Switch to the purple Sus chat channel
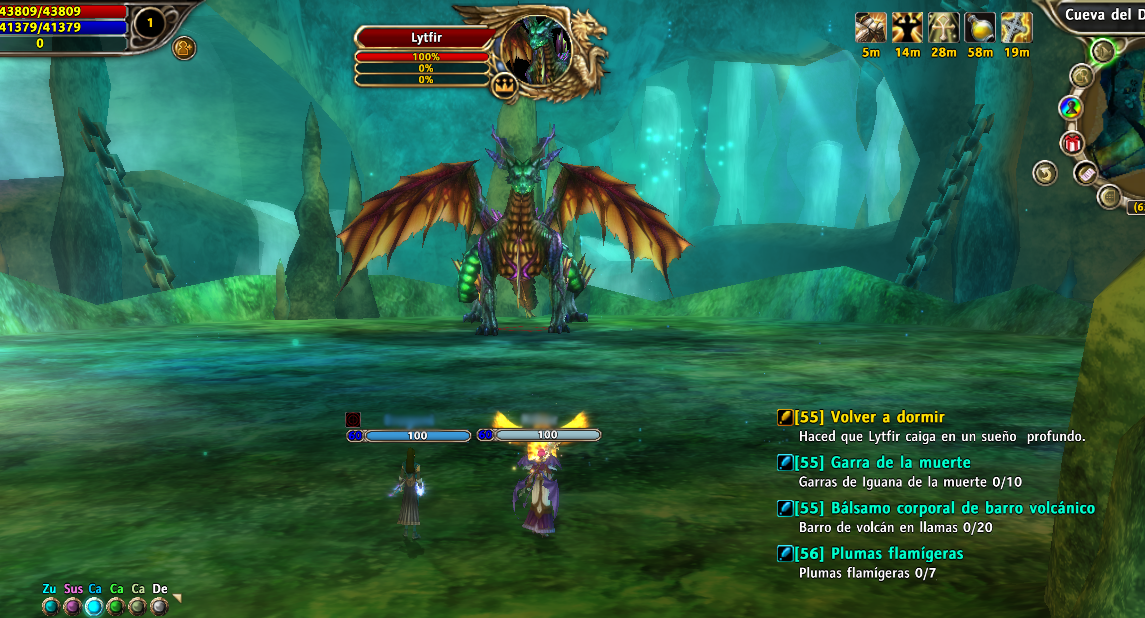Viewport: 1145px width, 618px height. pyautogui.click(x=73, y=605)
